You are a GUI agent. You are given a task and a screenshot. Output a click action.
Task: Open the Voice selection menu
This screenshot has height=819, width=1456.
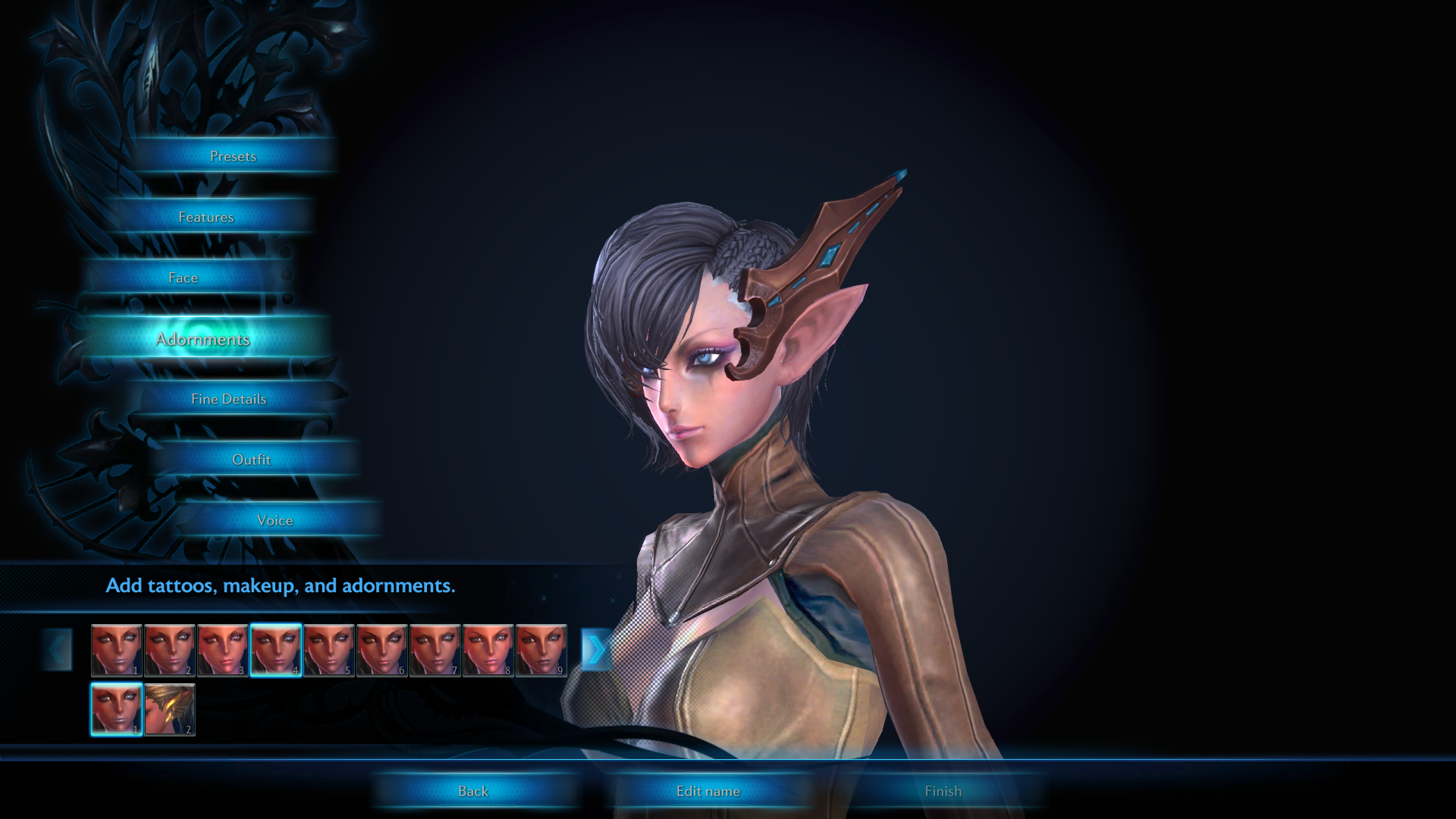[x=275, y=520]
